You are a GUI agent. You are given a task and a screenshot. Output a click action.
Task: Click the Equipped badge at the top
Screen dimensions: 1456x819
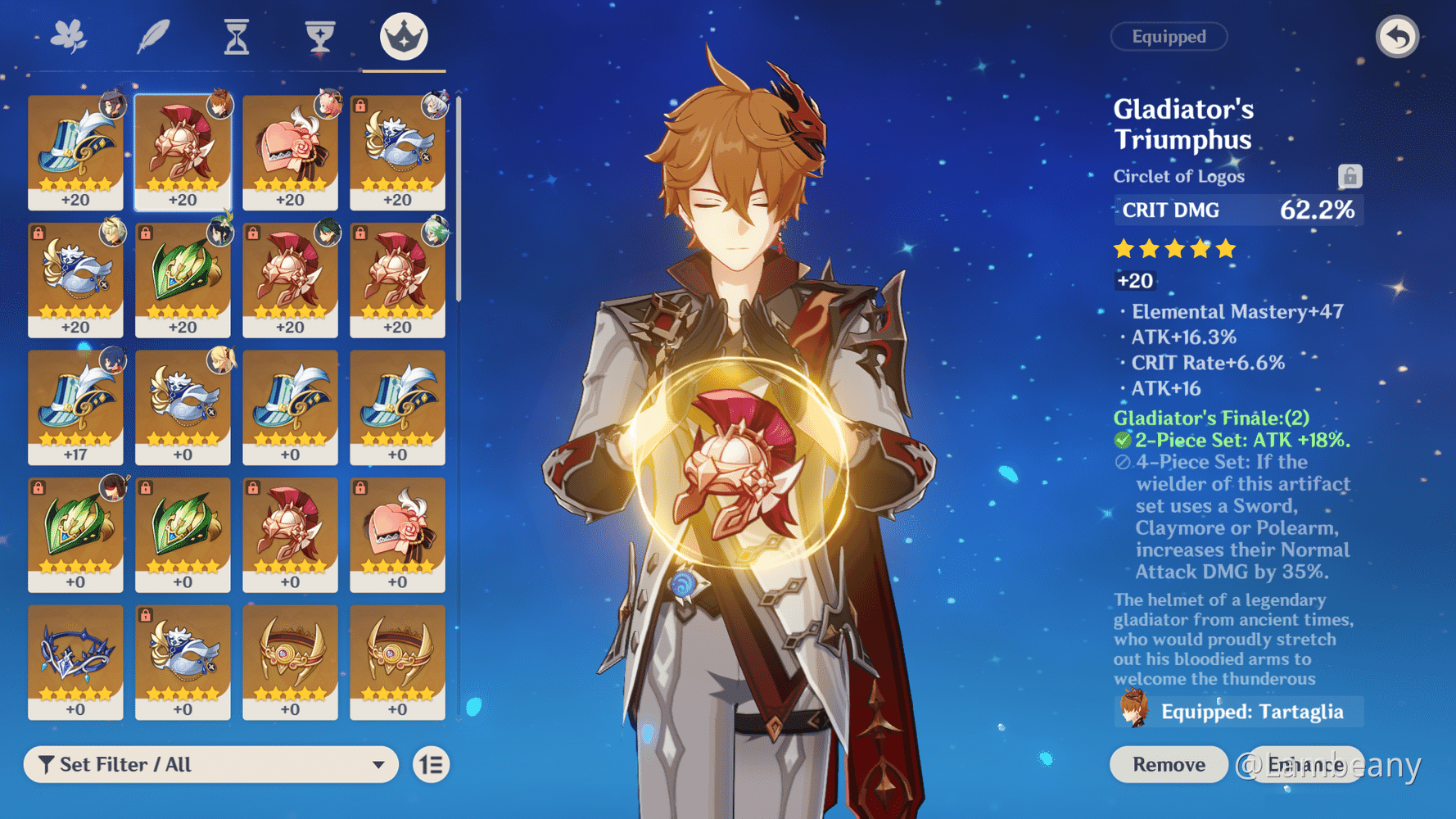[1169, 36]
